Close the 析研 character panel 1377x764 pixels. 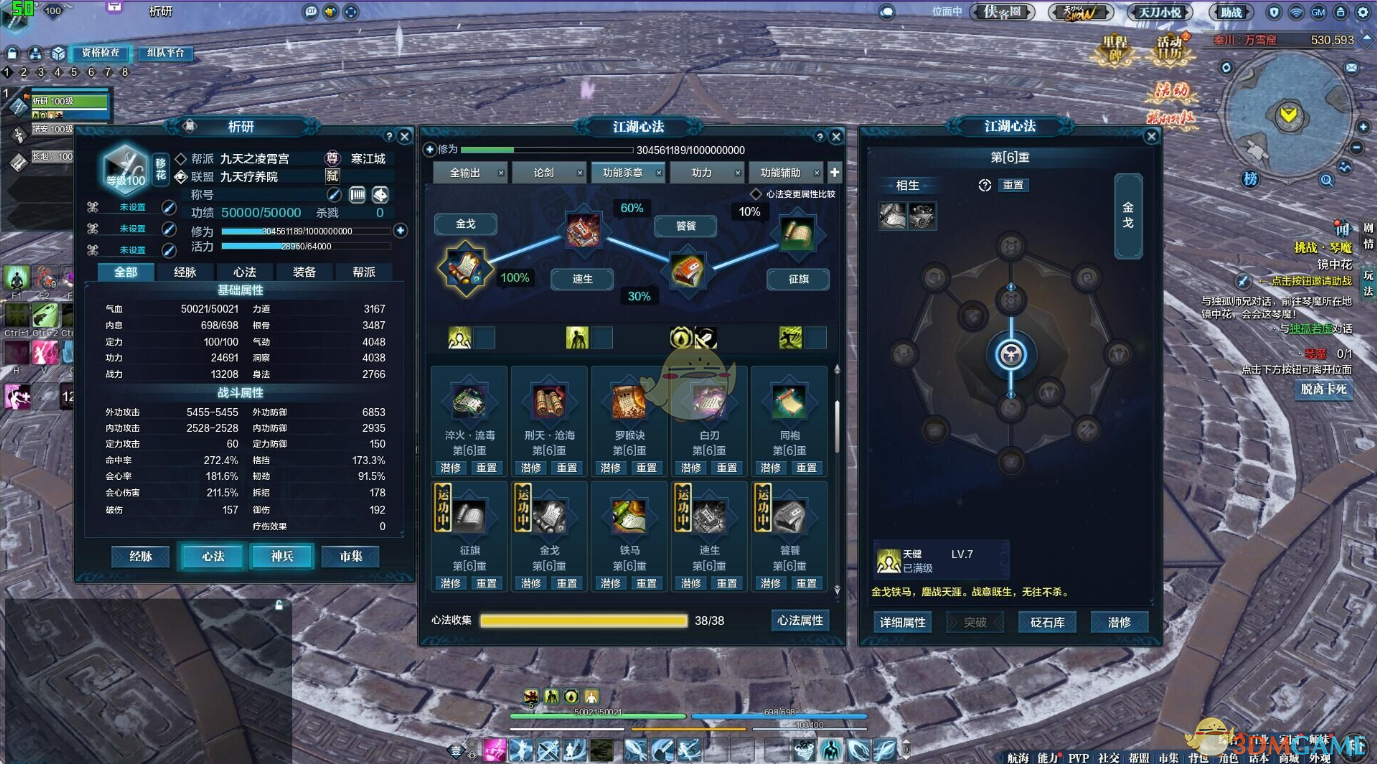pyautogui.click(x=404, y=136)
